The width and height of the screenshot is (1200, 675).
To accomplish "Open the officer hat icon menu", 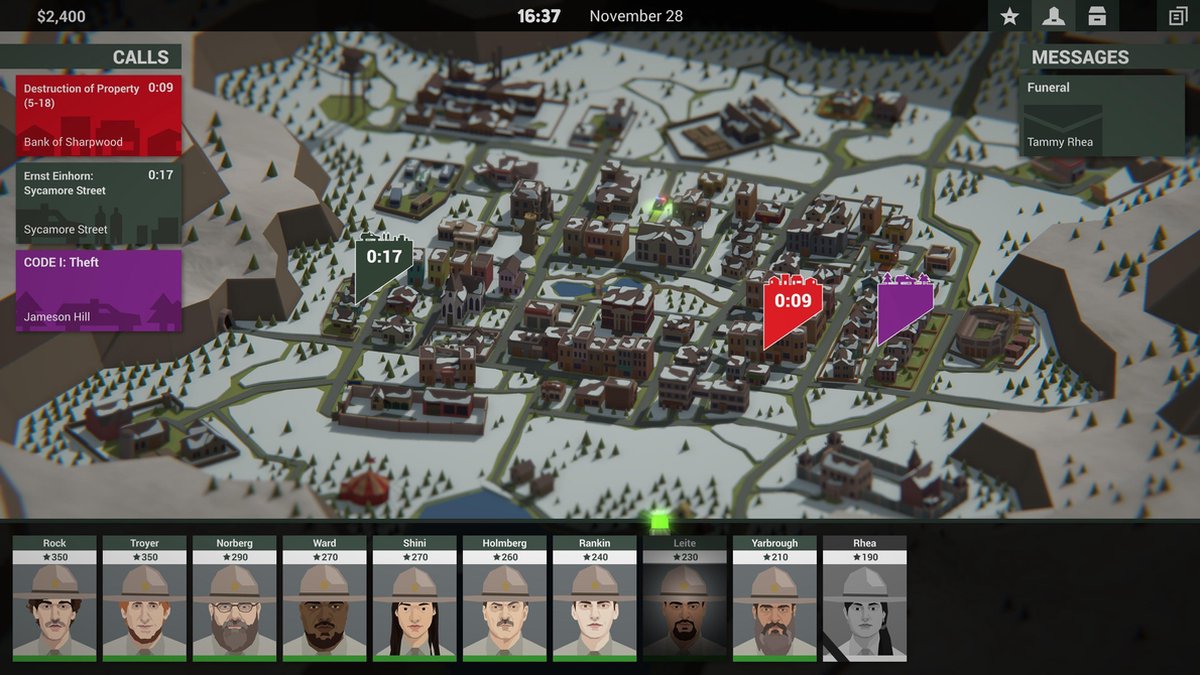I will pos(1052,16).
